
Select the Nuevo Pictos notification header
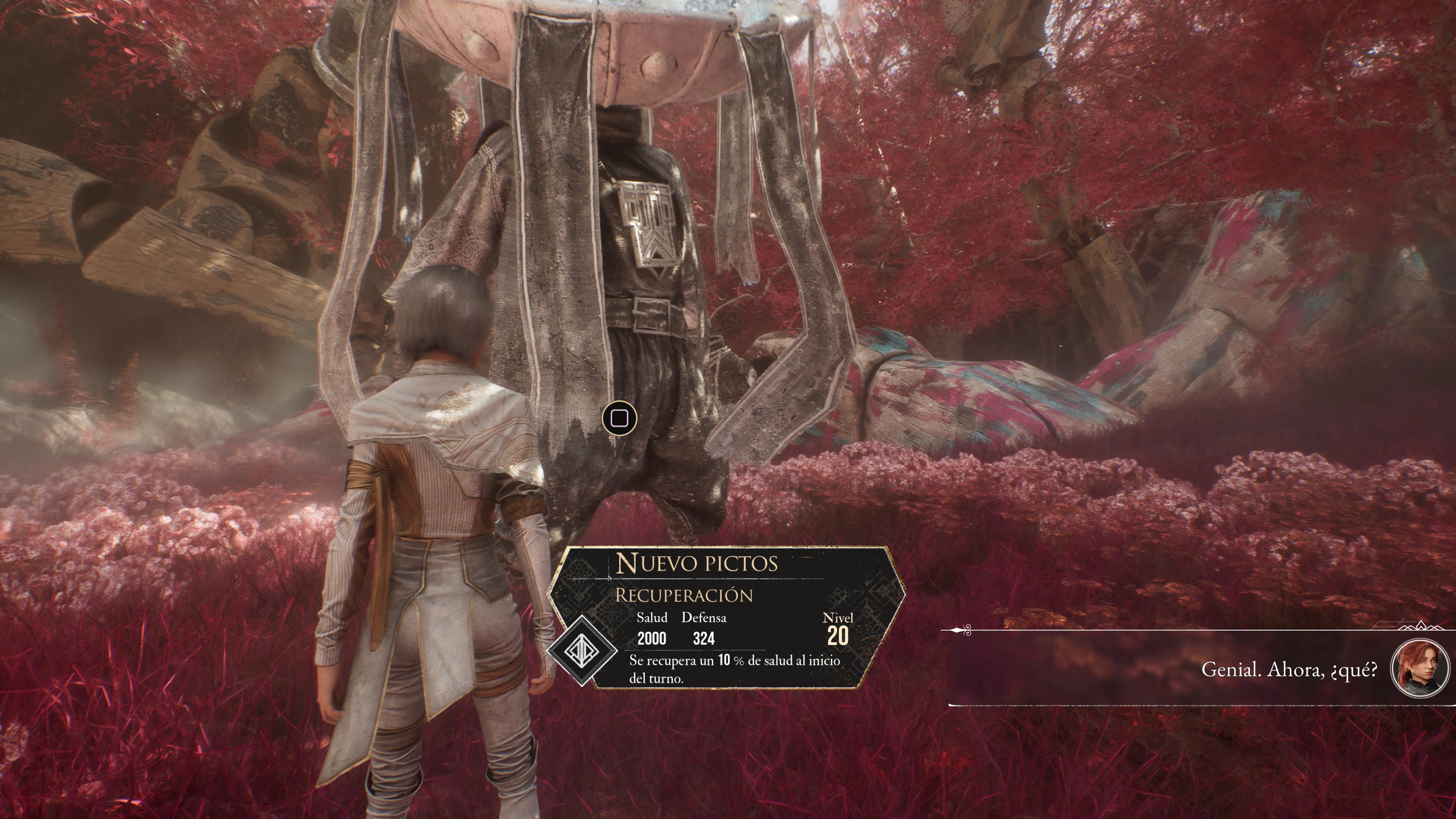point(697,563)
